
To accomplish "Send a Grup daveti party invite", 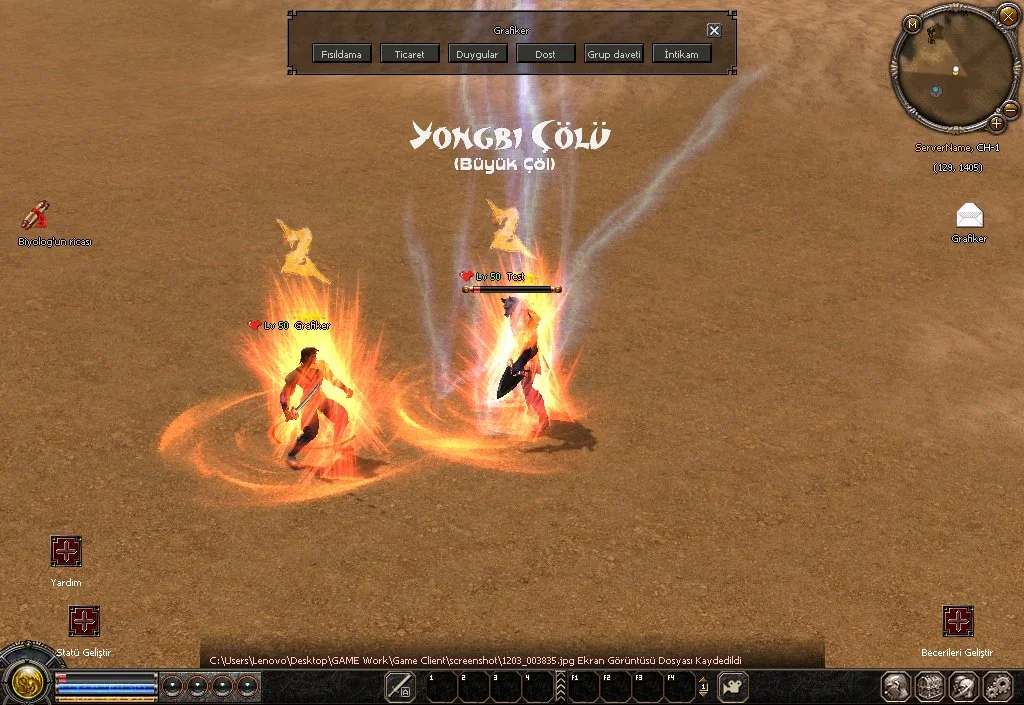I will [614, 54].
